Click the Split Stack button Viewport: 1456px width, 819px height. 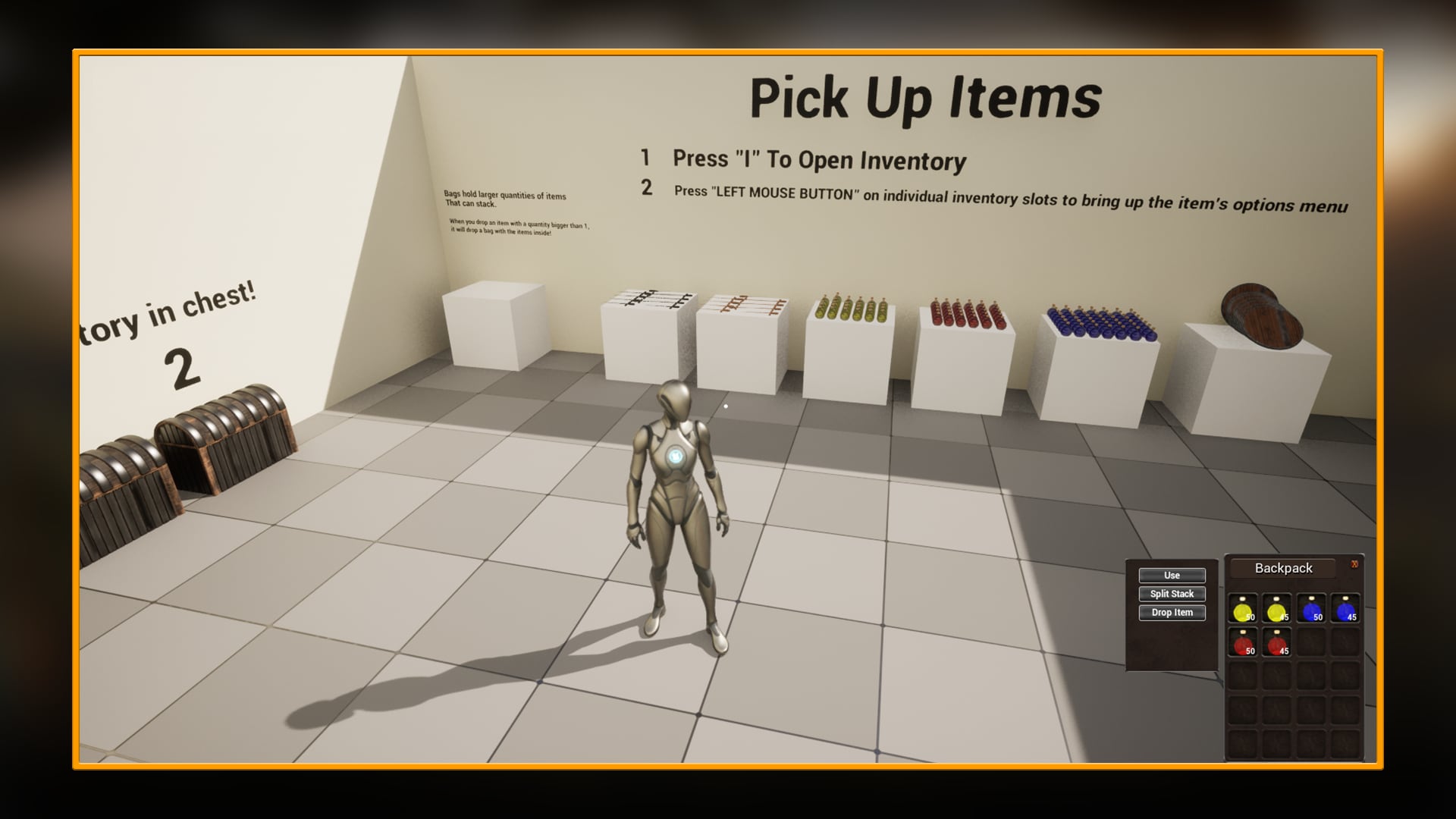(x=1172, y=594)
